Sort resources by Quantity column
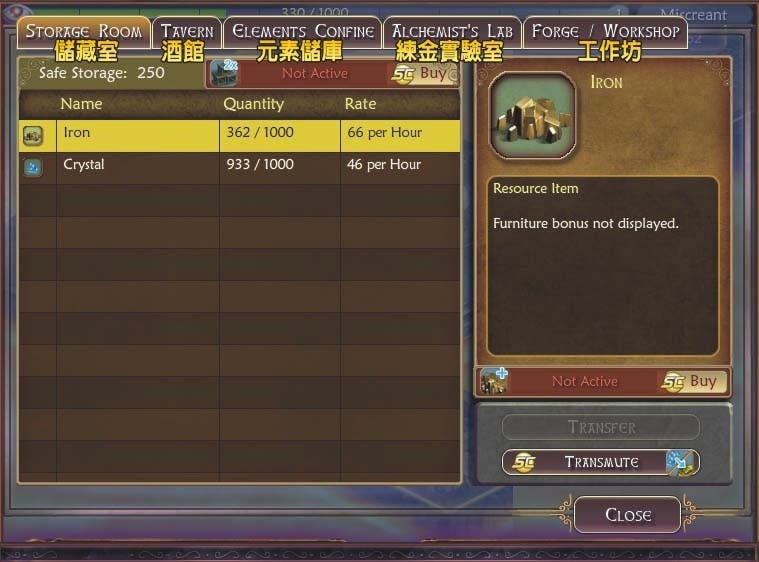 (x=253, y=104)
